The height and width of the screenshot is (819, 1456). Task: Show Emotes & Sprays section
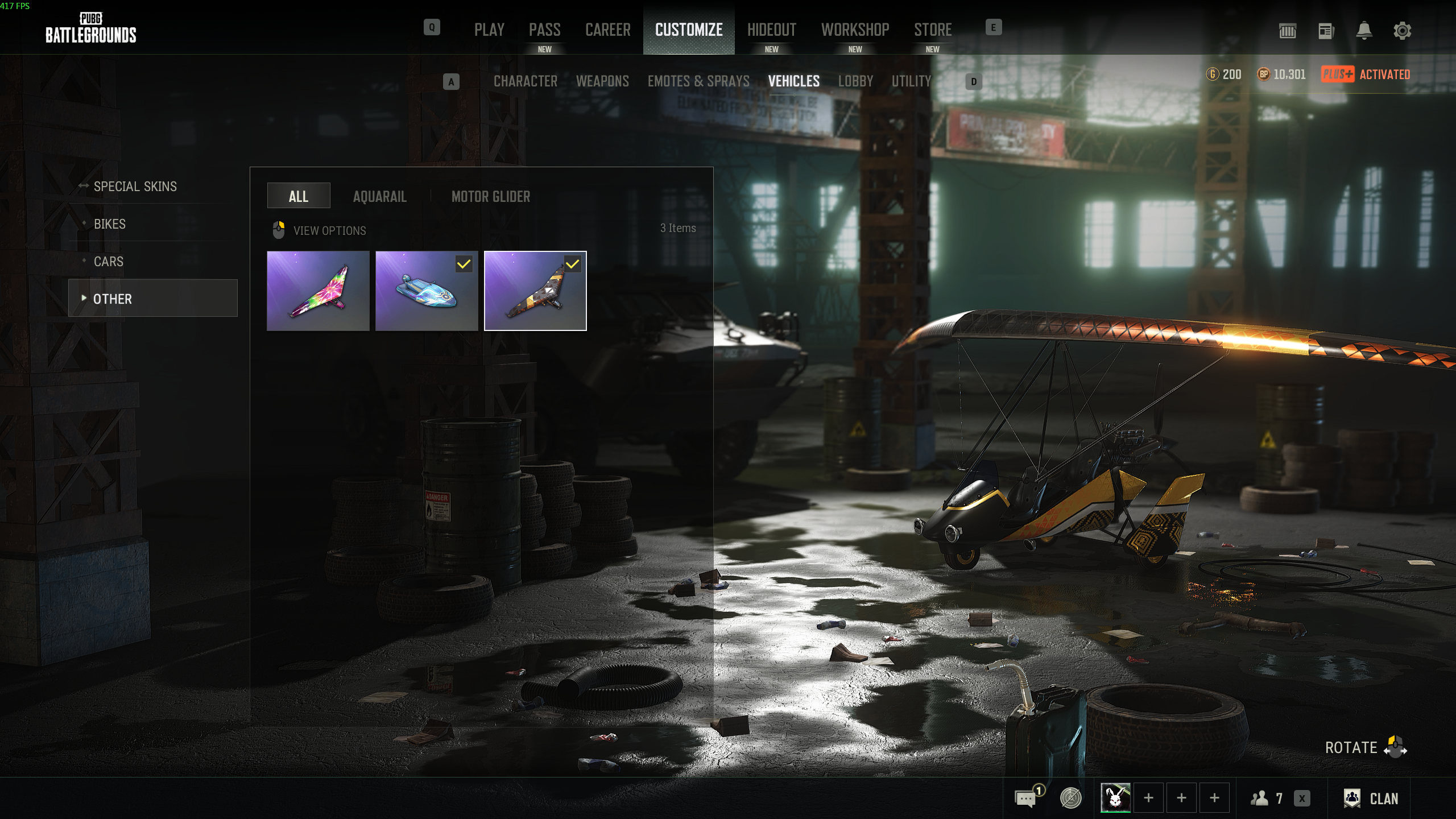coord(698,81)
